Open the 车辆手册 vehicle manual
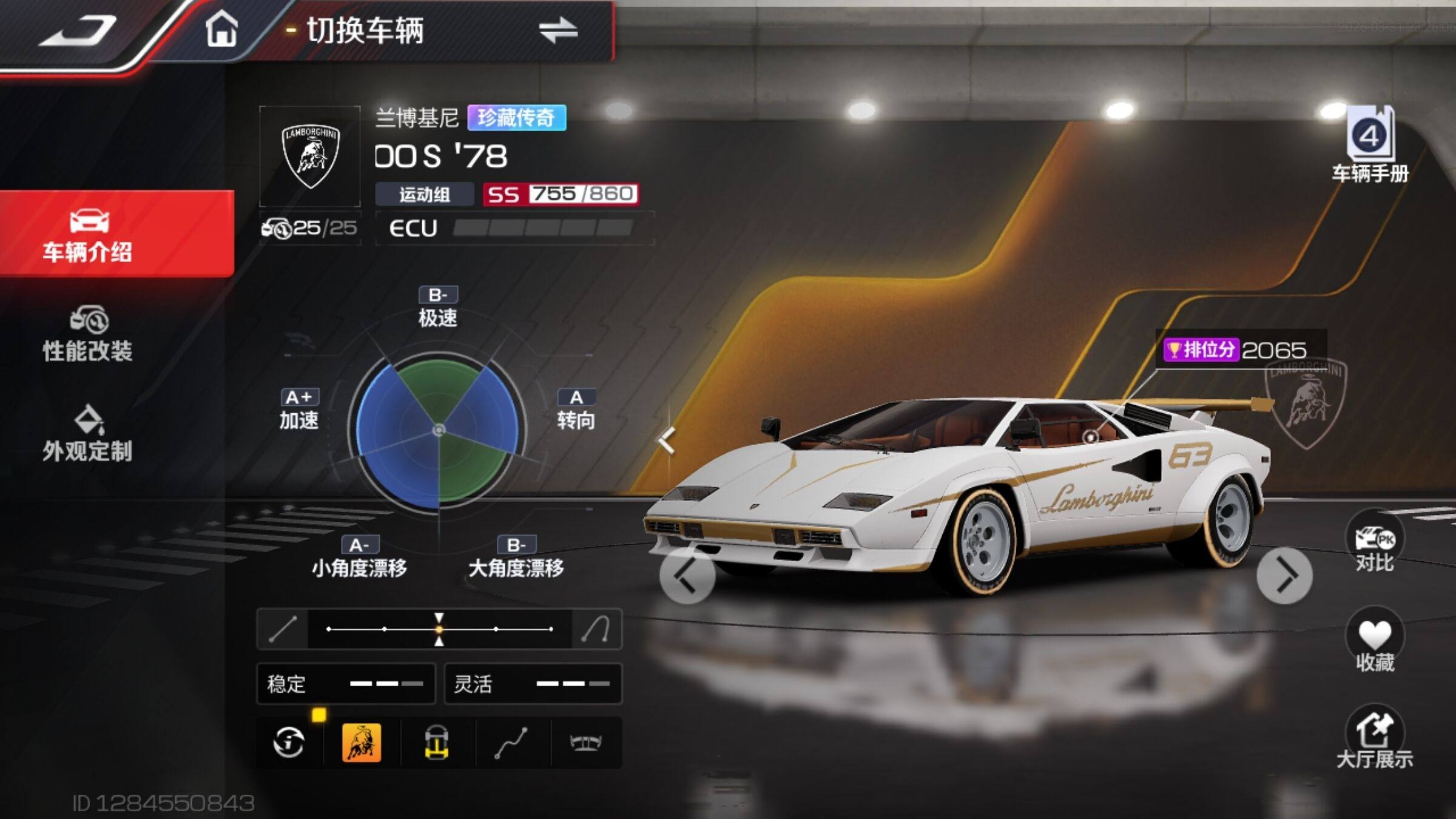The image size is (1456, 819). [1370, 144]
